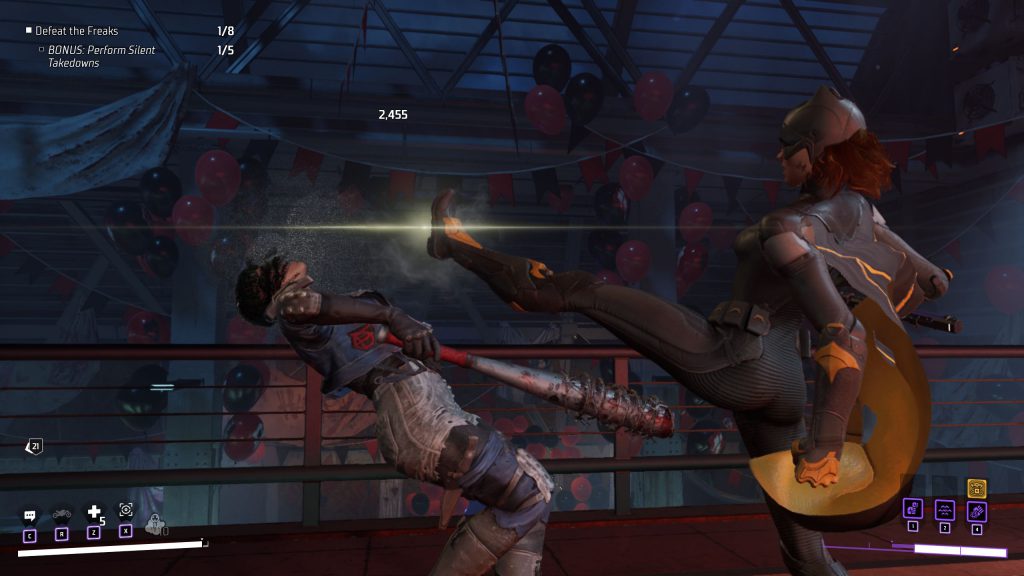The image size is (1024, 576).
Task: Summon the Batcycle with the motorcycle icon
Action: [x=62, y=513]
